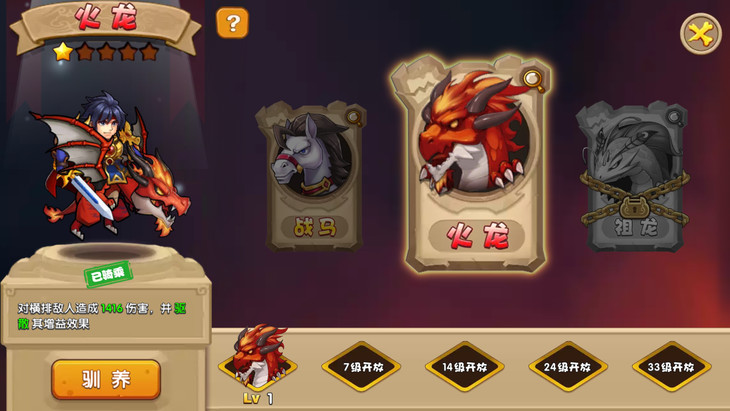Close the mount screen with the X button

click(x=700, y=34)
